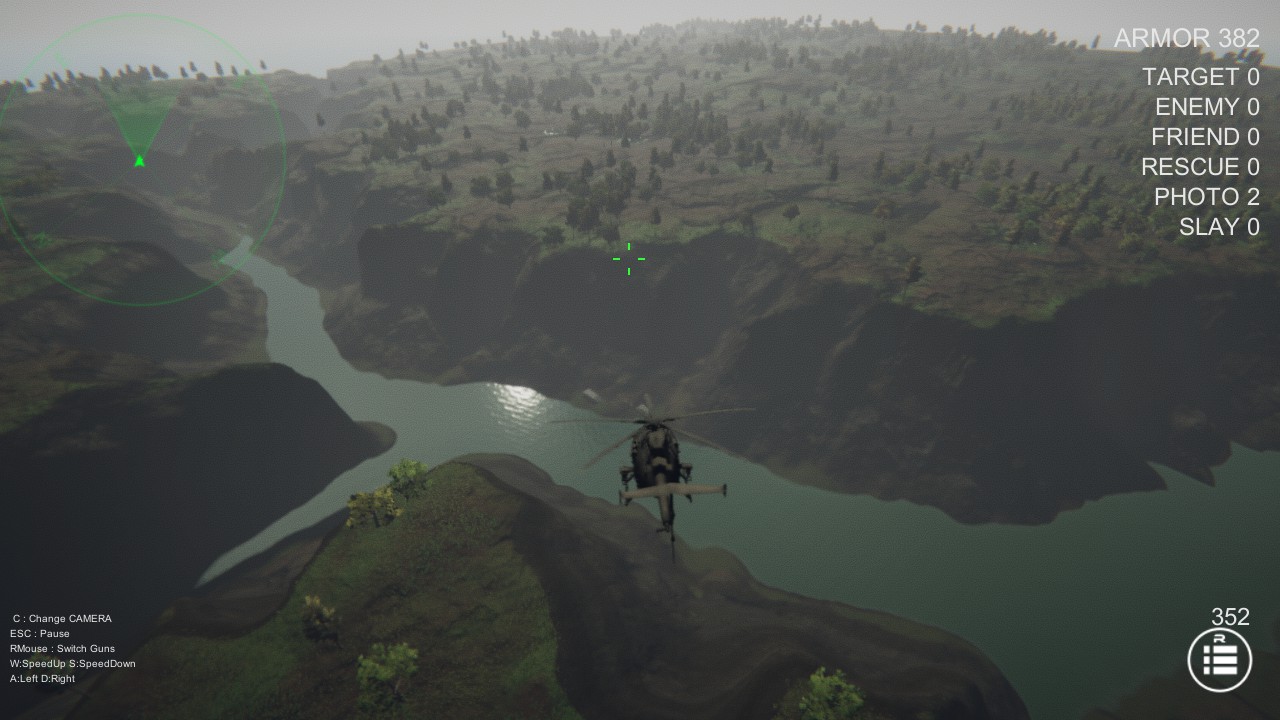
Task: Select the ARMOR 382 status line
Action: (1187, 39)
